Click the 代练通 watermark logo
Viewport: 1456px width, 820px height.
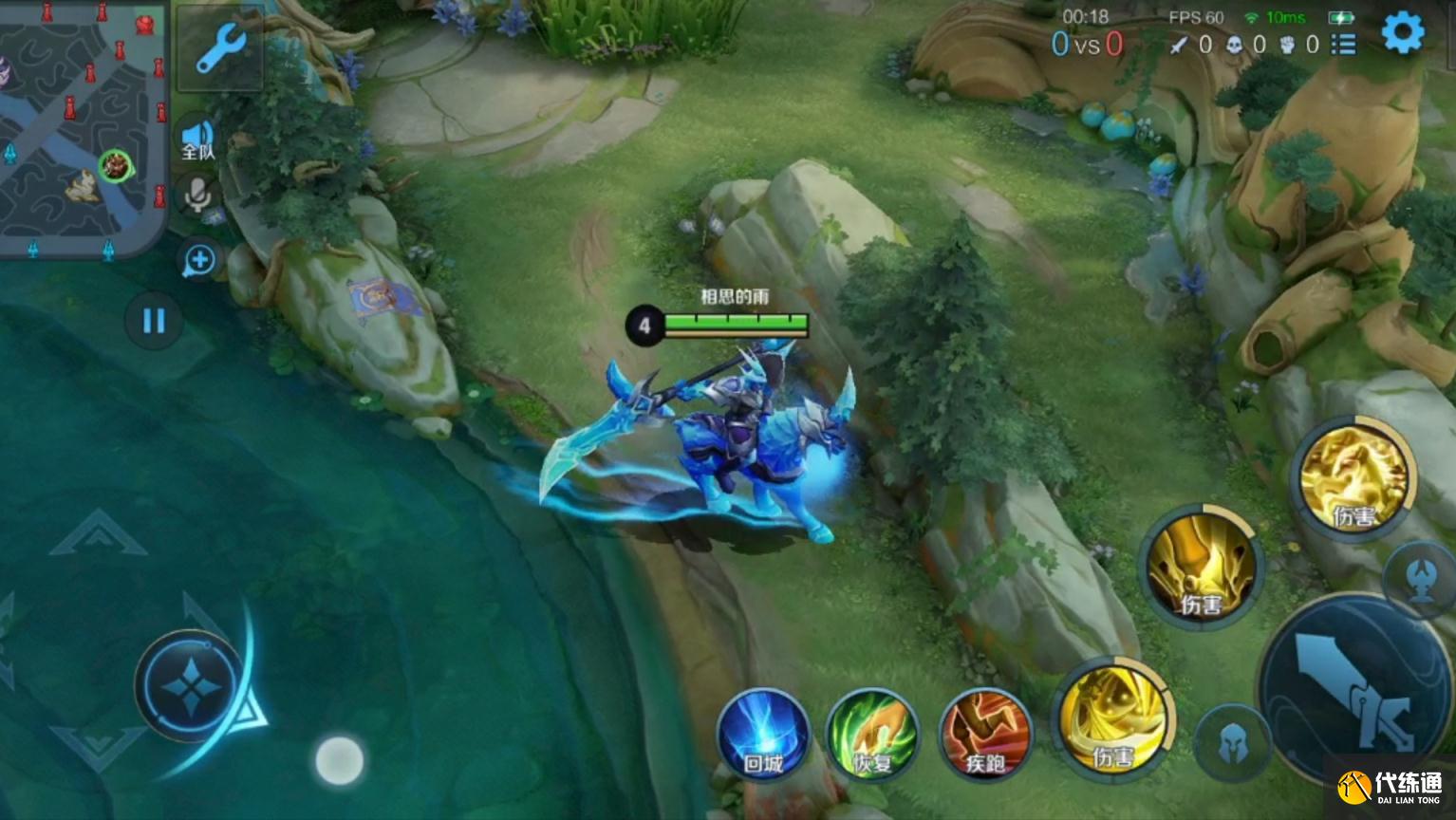[1391, 787]
